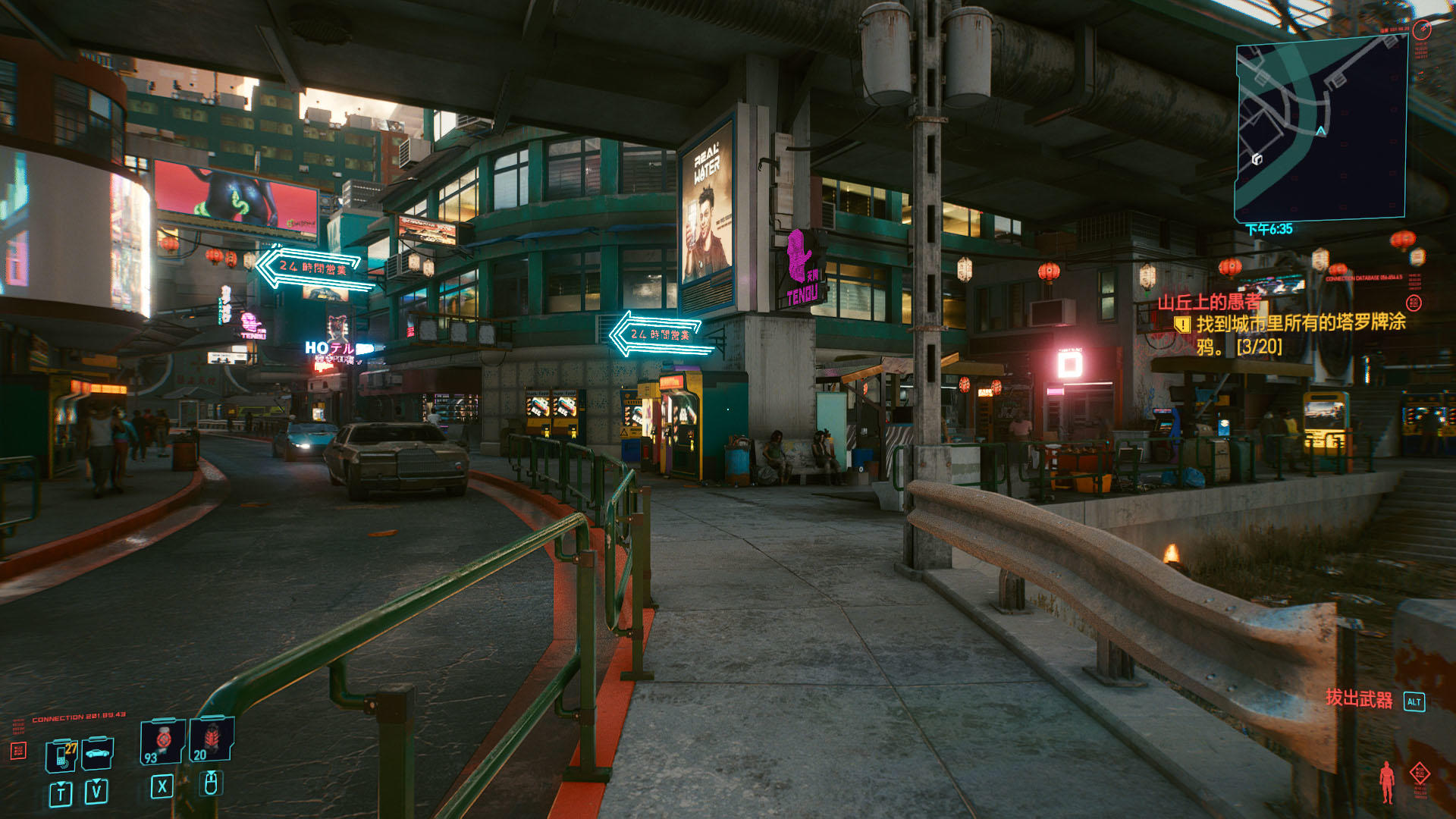The image size is (1456, 819).
Task: Click the white quest waypoint marker on minimap
Action: 1257,158
